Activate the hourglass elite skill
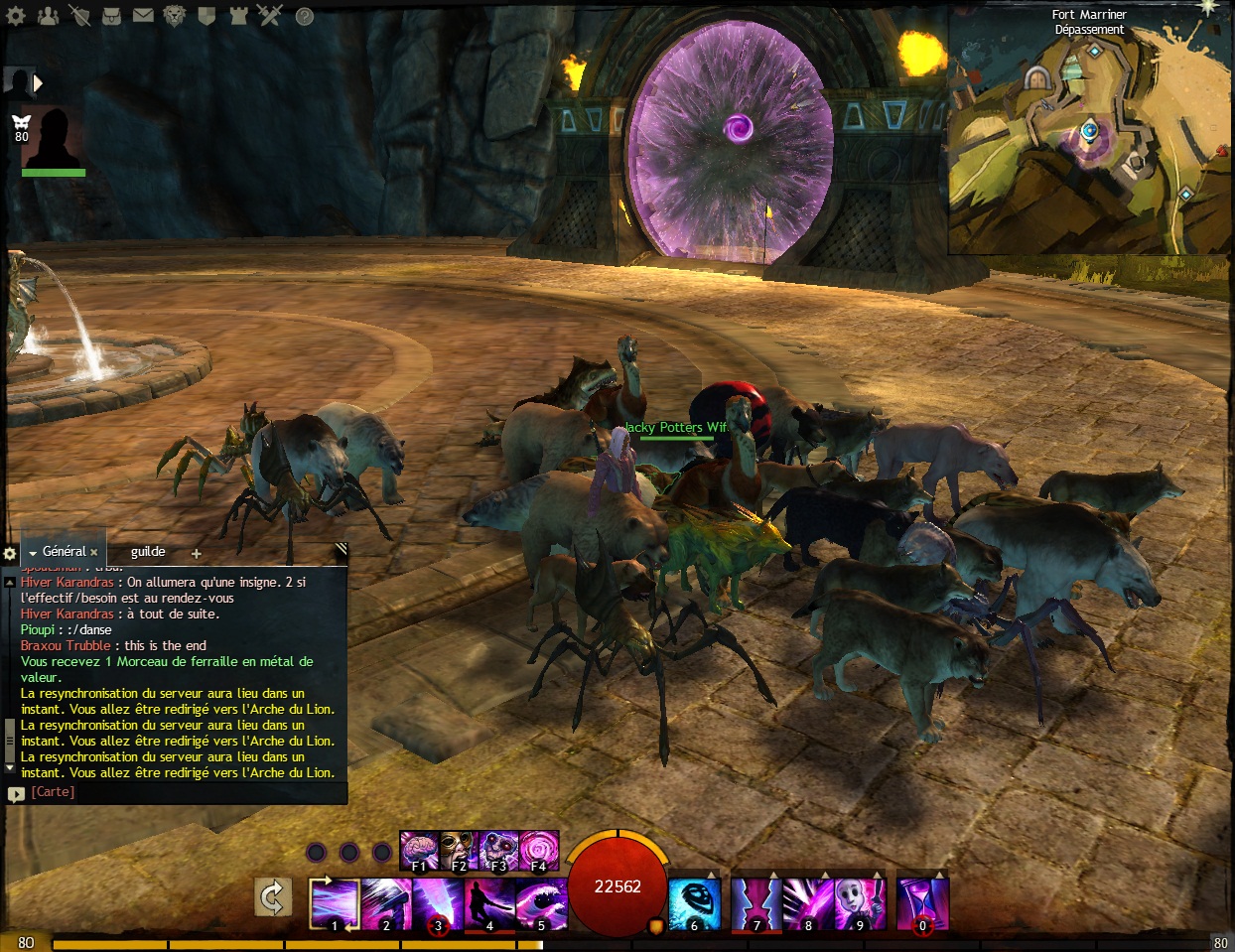This screenshot has width=1235, height=952. pyautogui.click(x=922, y=903)
